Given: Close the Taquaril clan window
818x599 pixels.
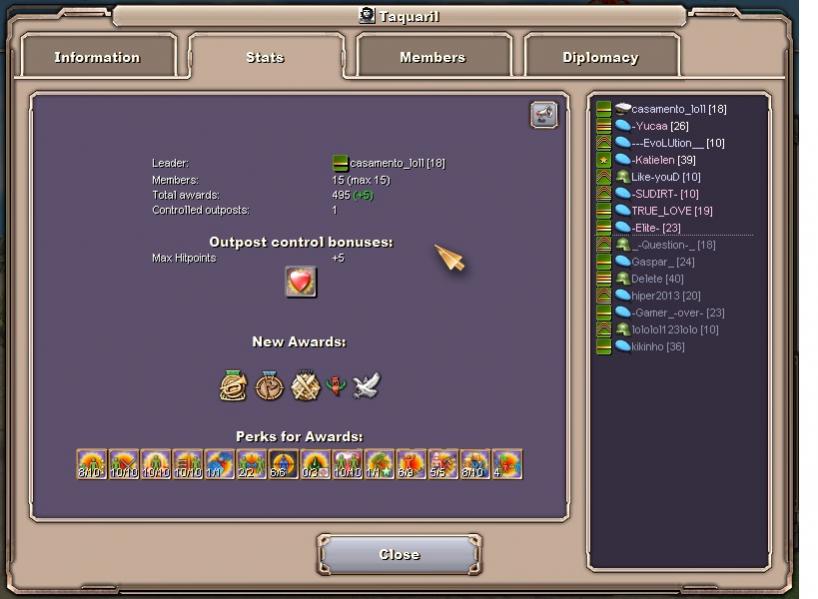Looking at the screenshot, I should [x=399, y=554].
